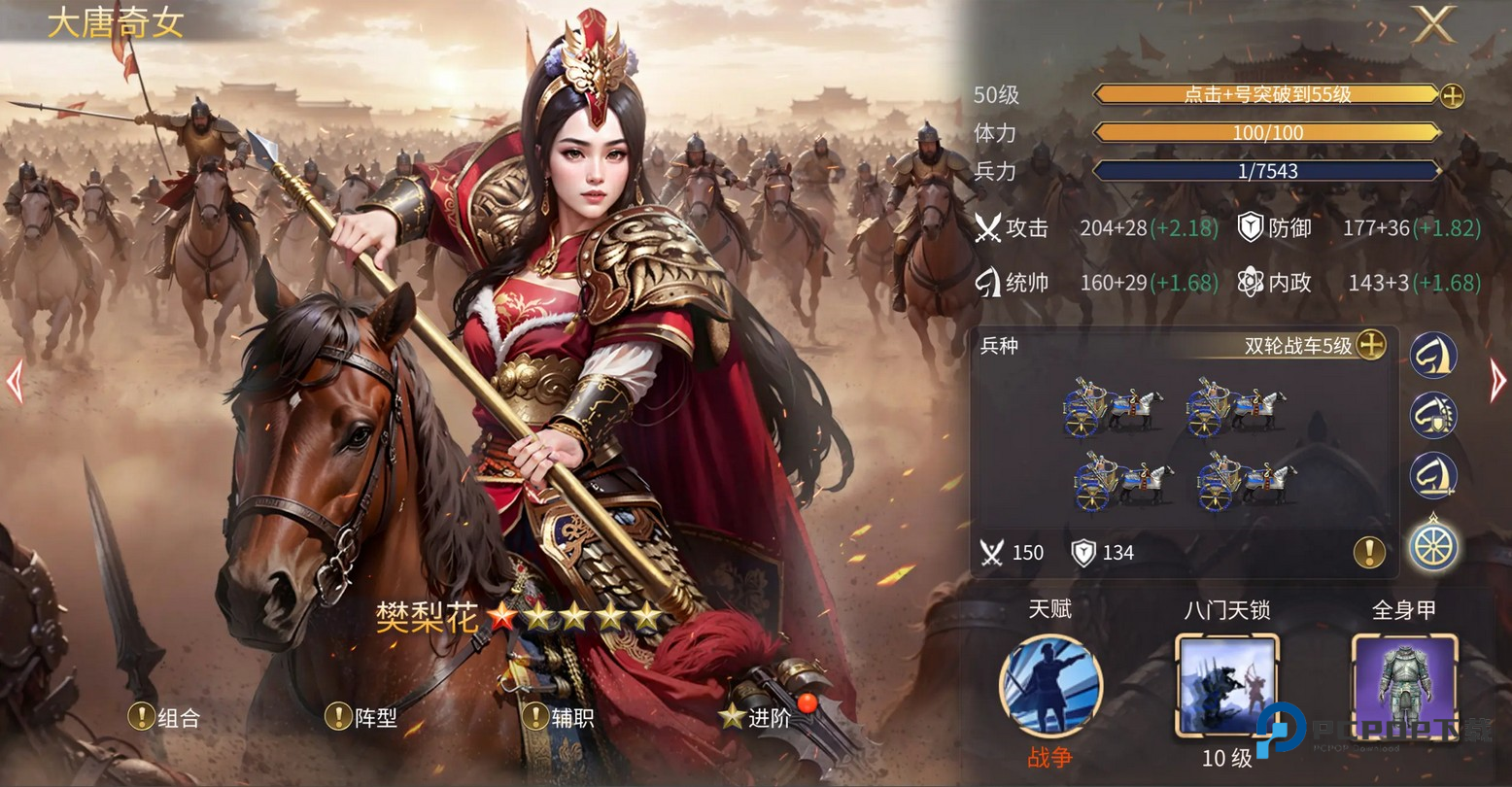1512x787 pixels.
Task: Select the chariot wheel troop icon
Action: coord(1433,545)
